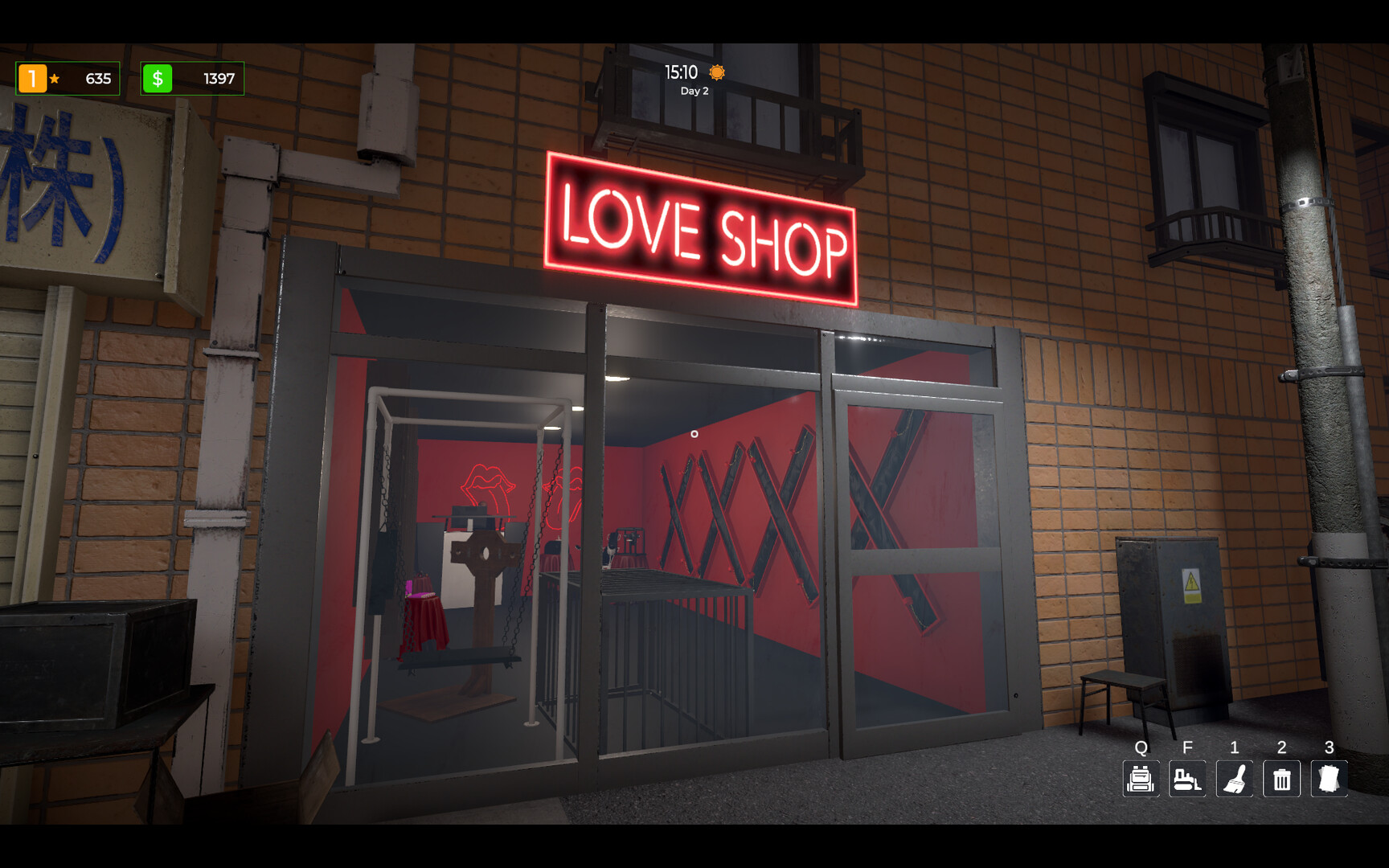
Task: Click the sun weather icon beside the clock
Action: (x=716, y=72)
